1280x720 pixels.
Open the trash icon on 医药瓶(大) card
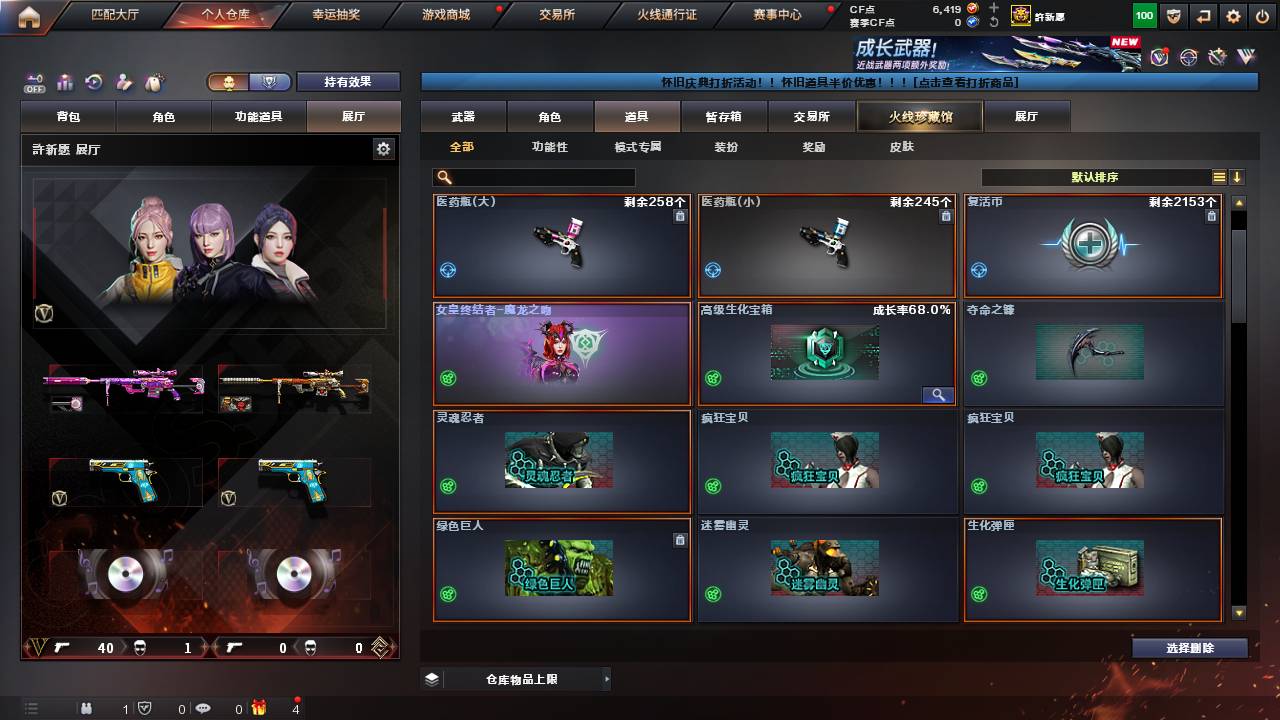click(680, 215)
